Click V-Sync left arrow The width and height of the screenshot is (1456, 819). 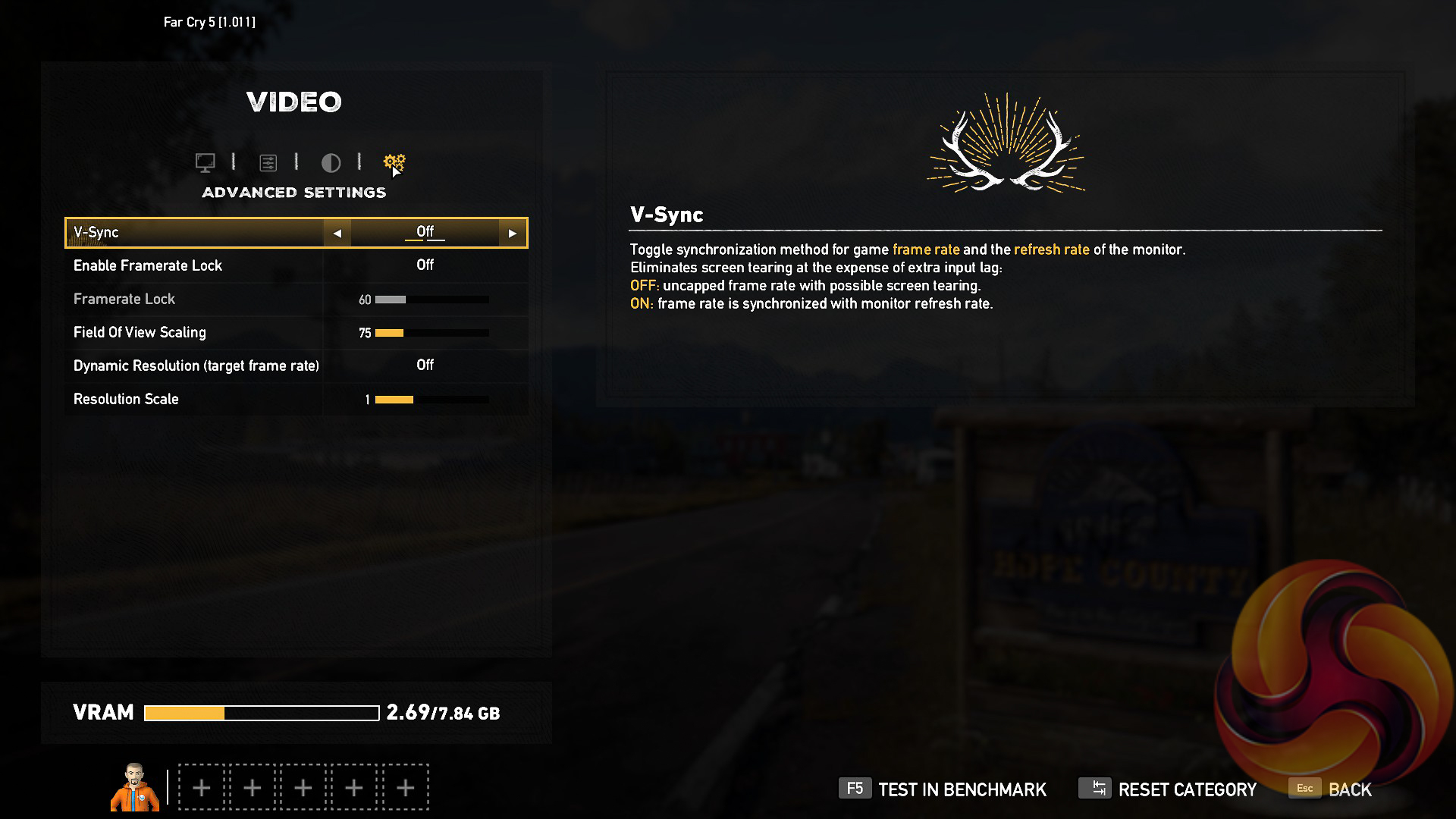tap(337, 234)
